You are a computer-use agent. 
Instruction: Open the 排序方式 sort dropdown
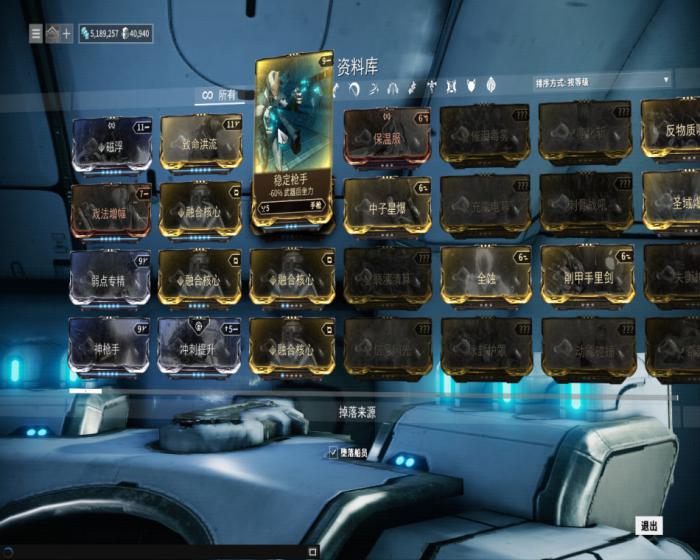click(602, 79)
